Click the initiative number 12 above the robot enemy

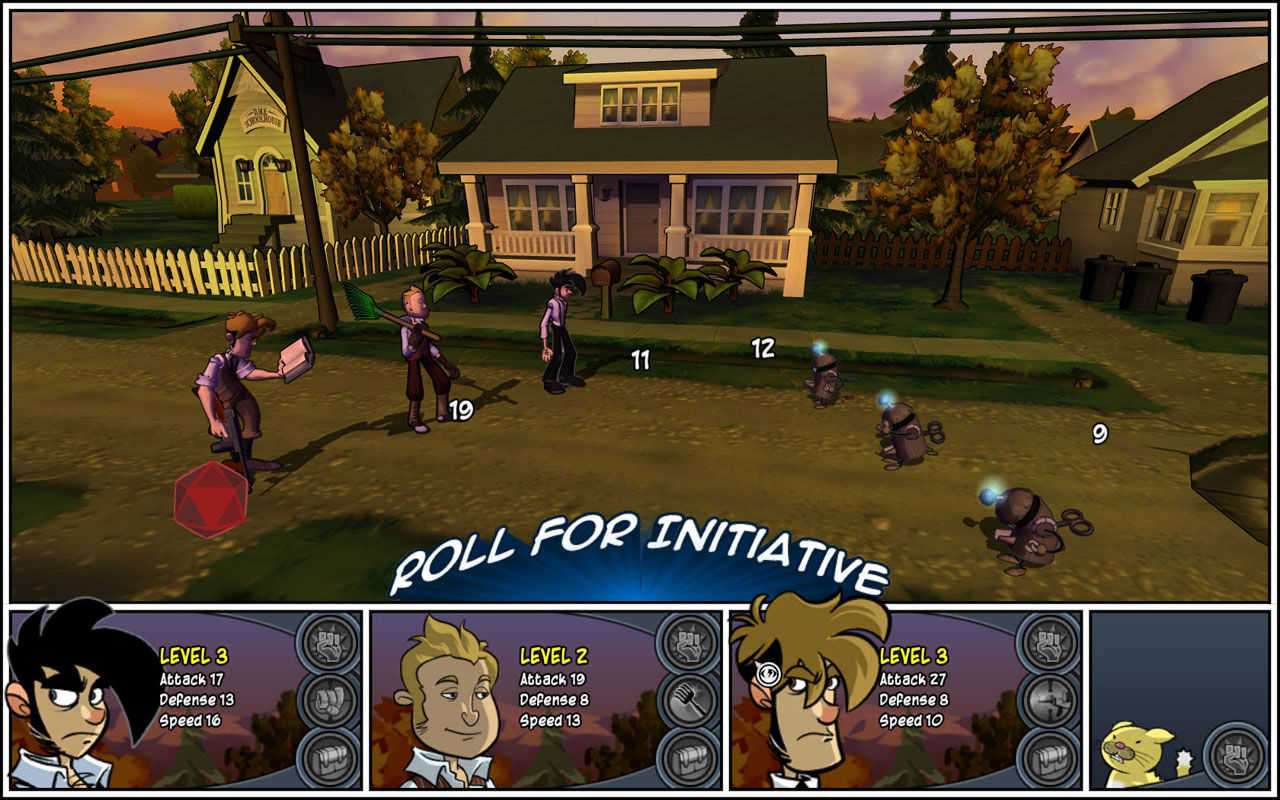(763, 349)
